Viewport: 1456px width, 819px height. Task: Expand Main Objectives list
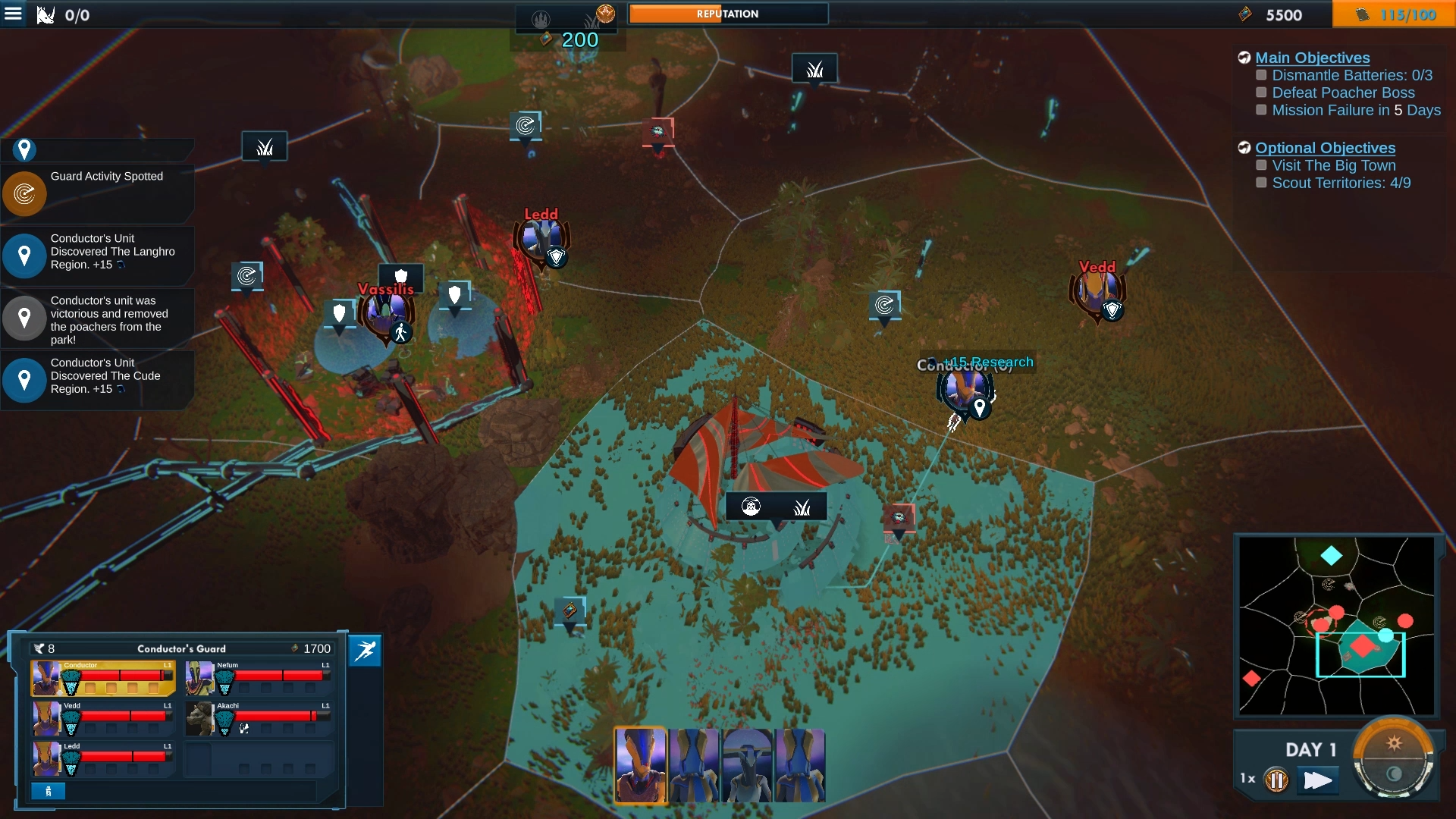point(1312,58)
